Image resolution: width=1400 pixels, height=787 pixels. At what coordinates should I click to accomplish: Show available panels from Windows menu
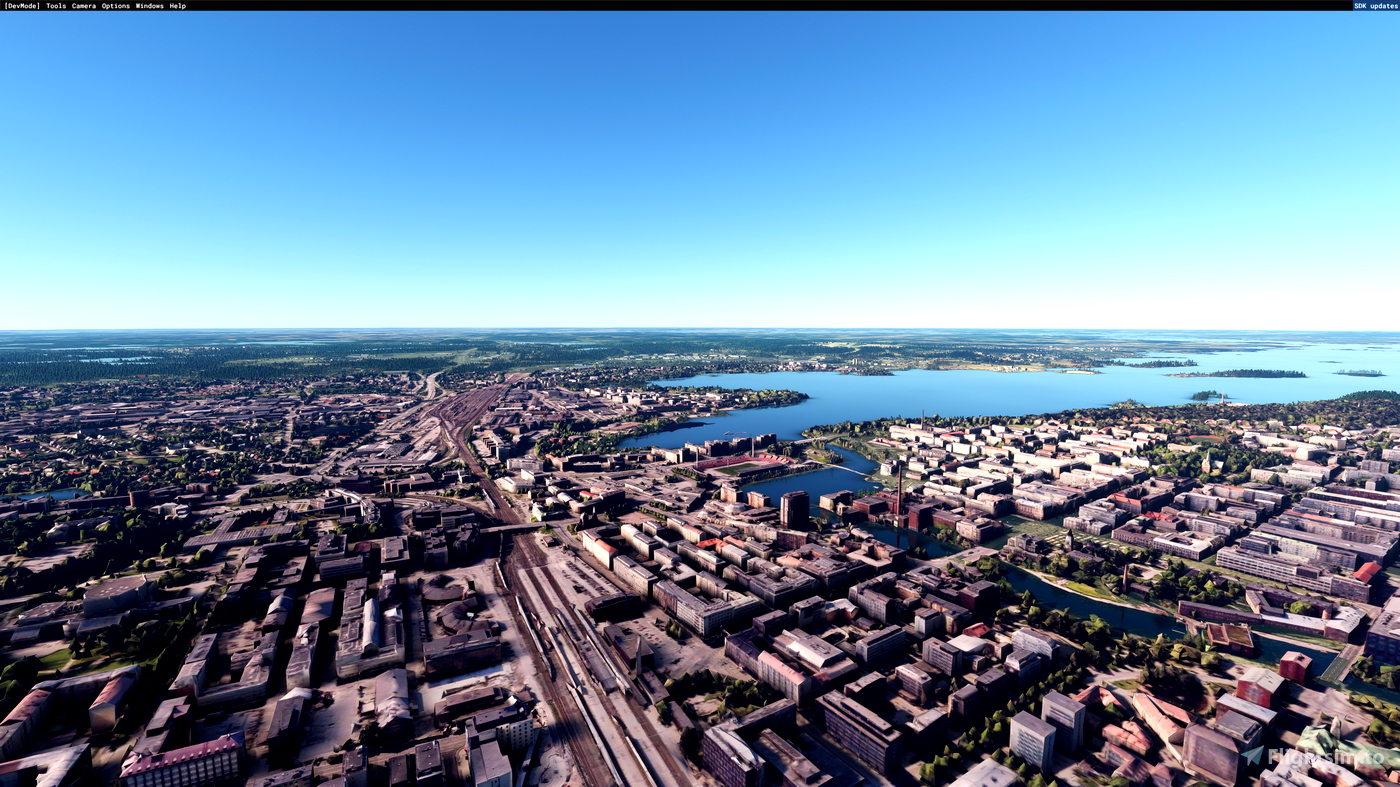[148, 5]
